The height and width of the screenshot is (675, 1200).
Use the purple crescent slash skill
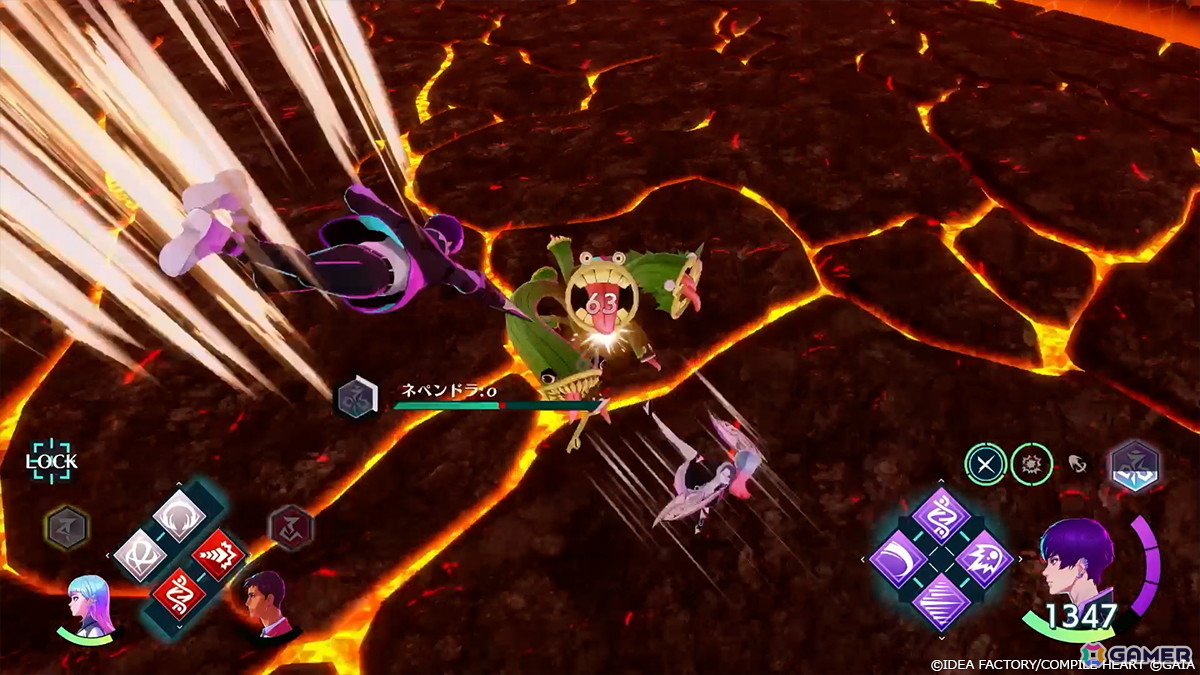pos(897,559)
